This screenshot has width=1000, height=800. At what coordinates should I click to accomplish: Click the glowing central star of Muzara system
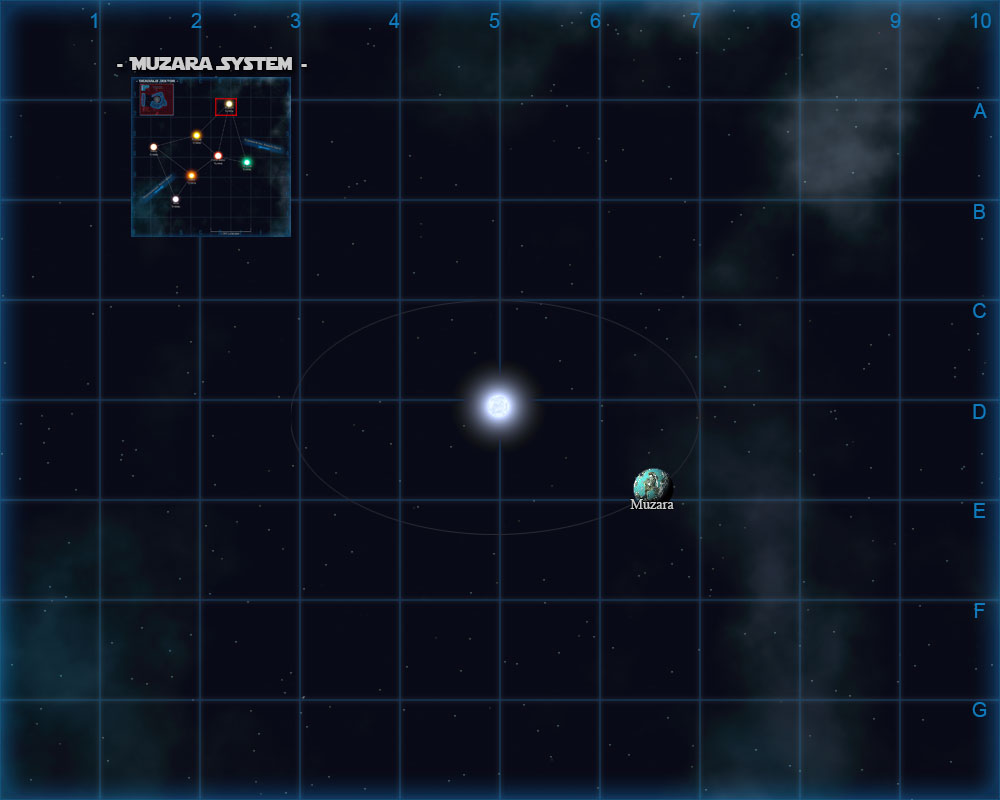(498, 405)
